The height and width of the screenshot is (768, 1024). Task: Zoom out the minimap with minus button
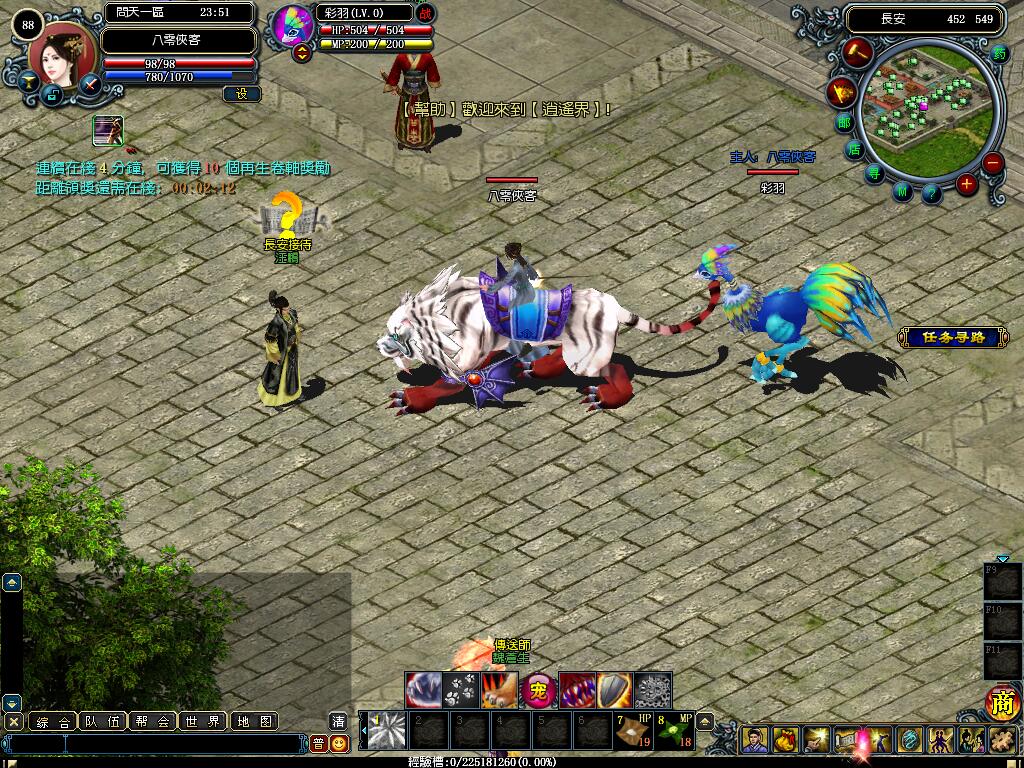(992, 163)
